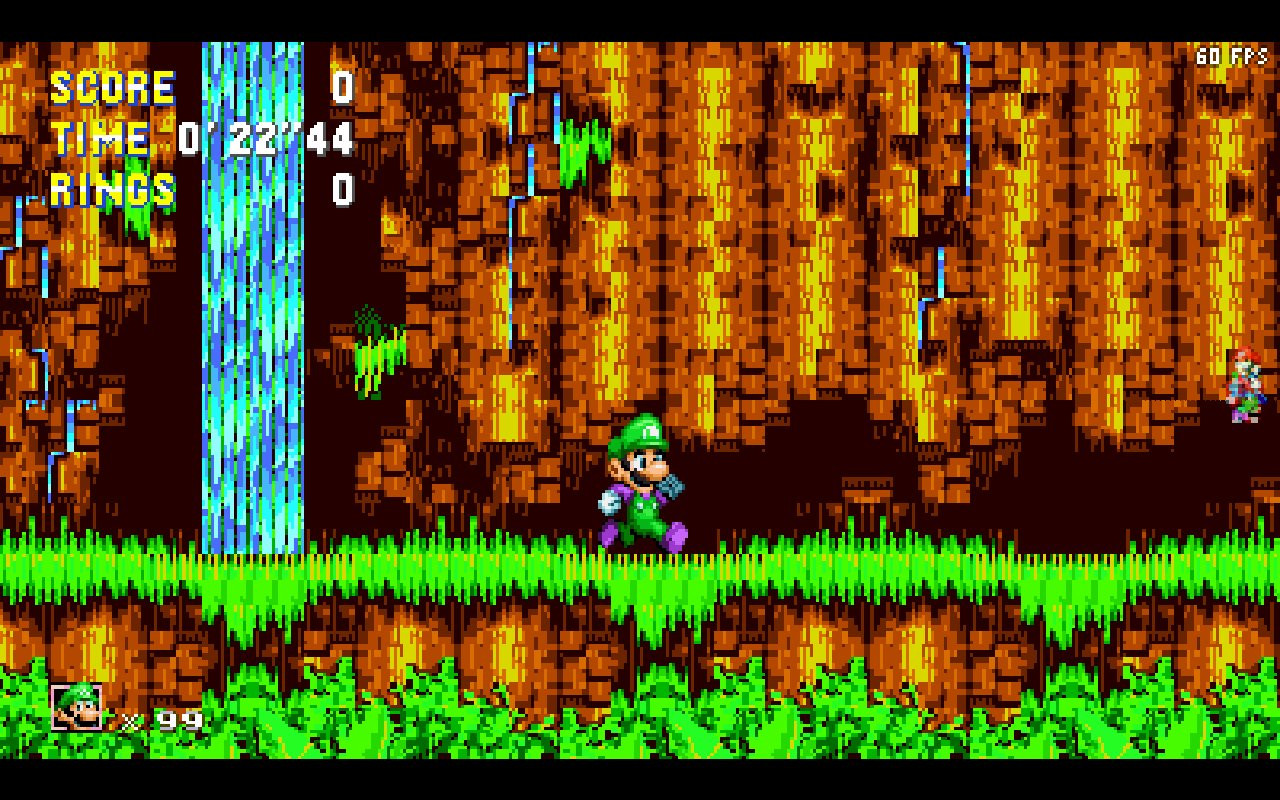Click the RINGS label in the HUD
The height and width of the screenshot is (800, 1280).
tap(115, 190)
